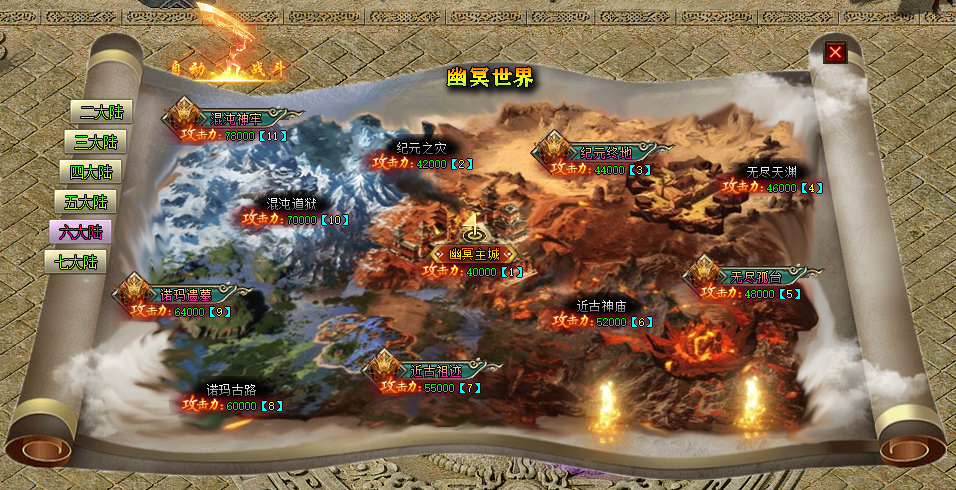Pick the 近古神庙 location
Screen dimensions: 956x490
(x=600, y=305)
